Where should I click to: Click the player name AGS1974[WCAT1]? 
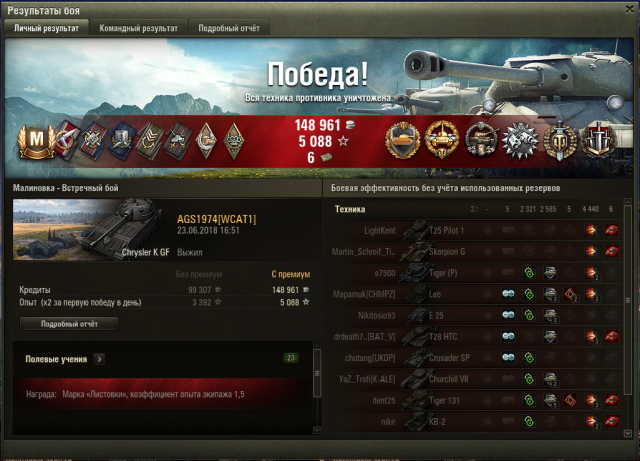click(217, 218)
